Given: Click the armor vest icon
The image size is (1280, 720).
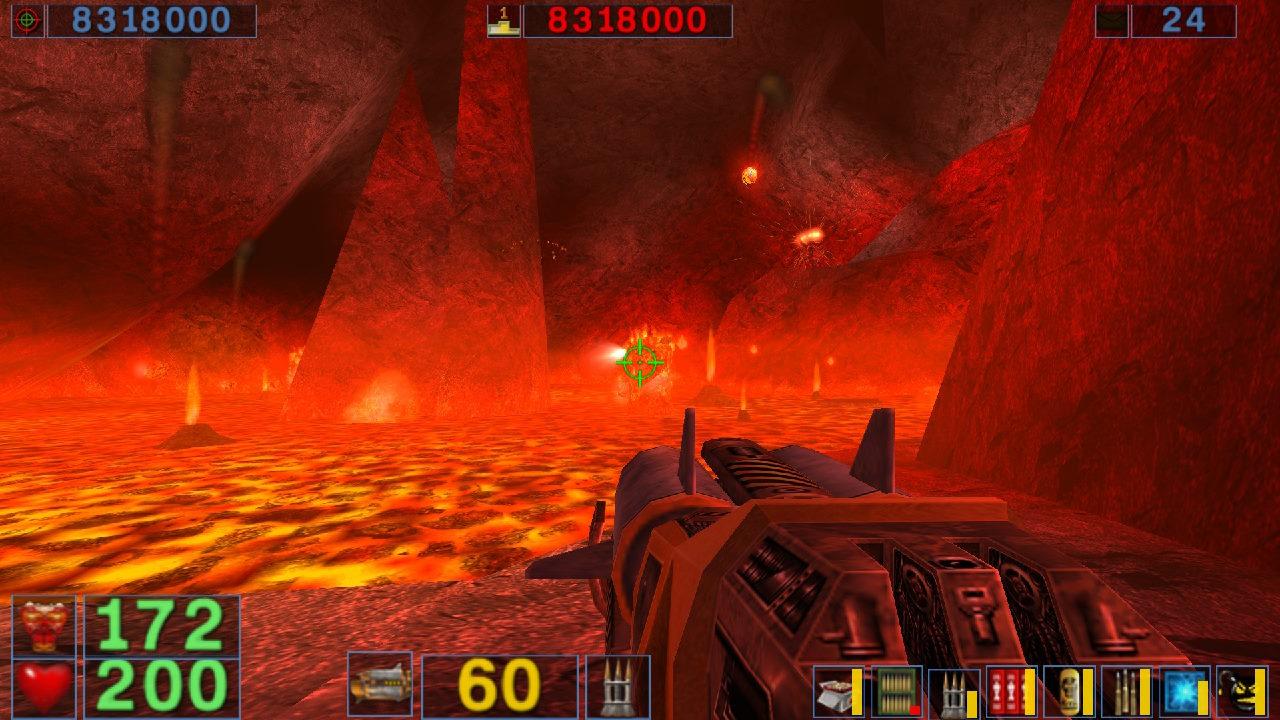Looking at the screenshot, I should [43, 626].
